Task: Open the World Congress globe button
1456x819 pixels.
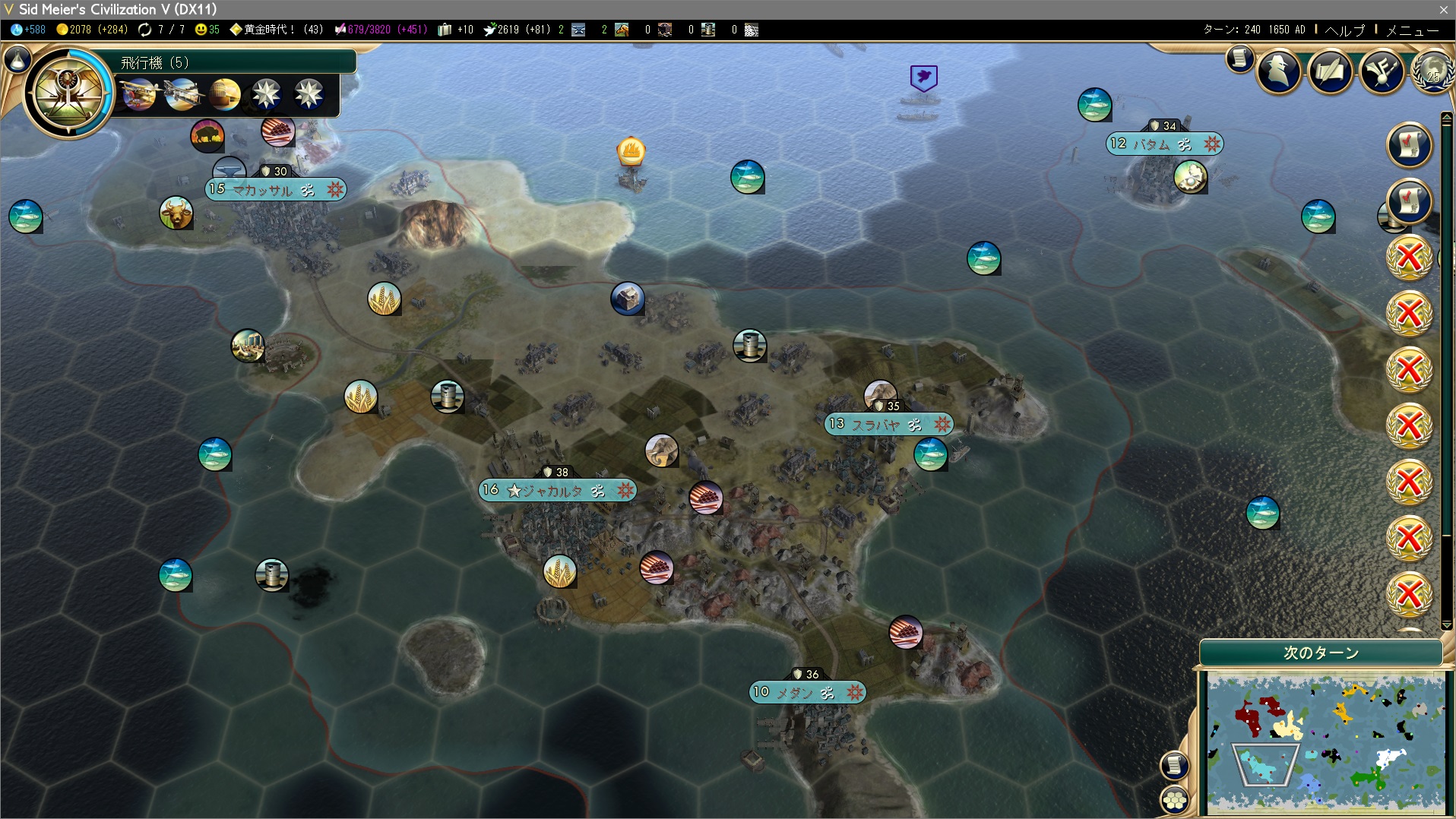Action: (1433, 72)
